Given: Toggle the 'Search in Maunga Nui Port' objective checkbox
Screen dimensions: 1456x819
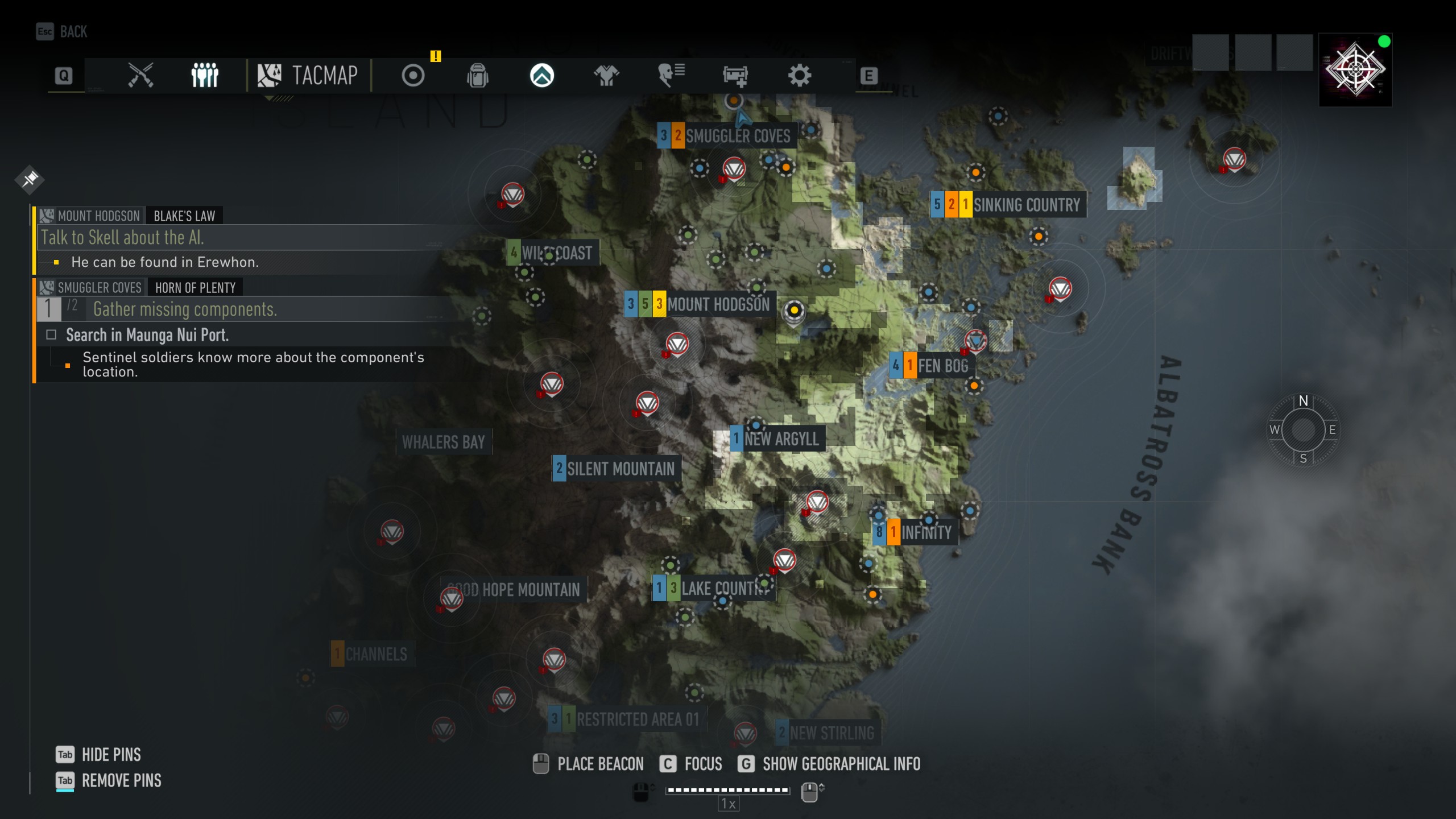Looking at the screenshot, I should [x=50, y=336].
